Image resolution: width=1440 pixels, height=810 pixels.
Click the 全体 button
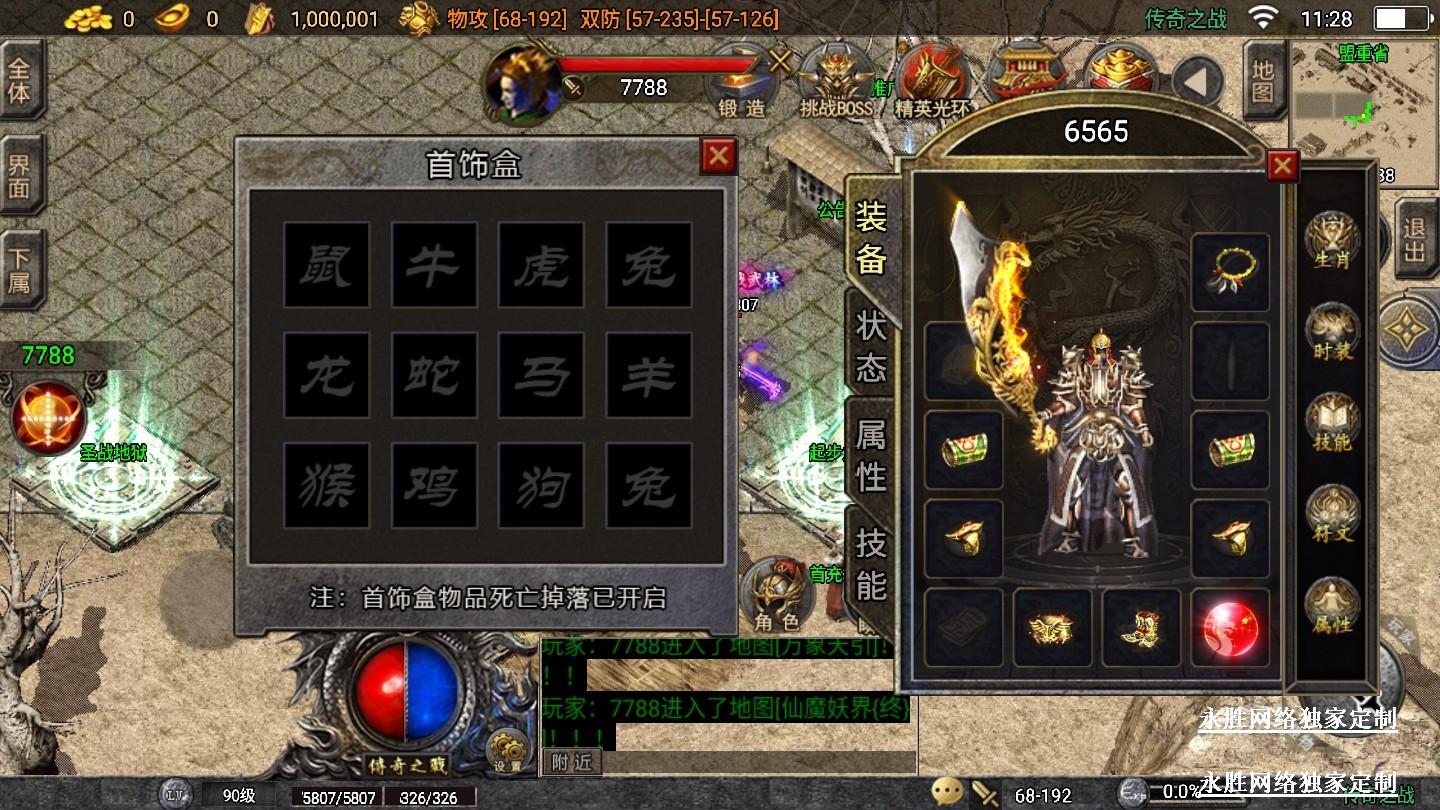coord(20,82)
